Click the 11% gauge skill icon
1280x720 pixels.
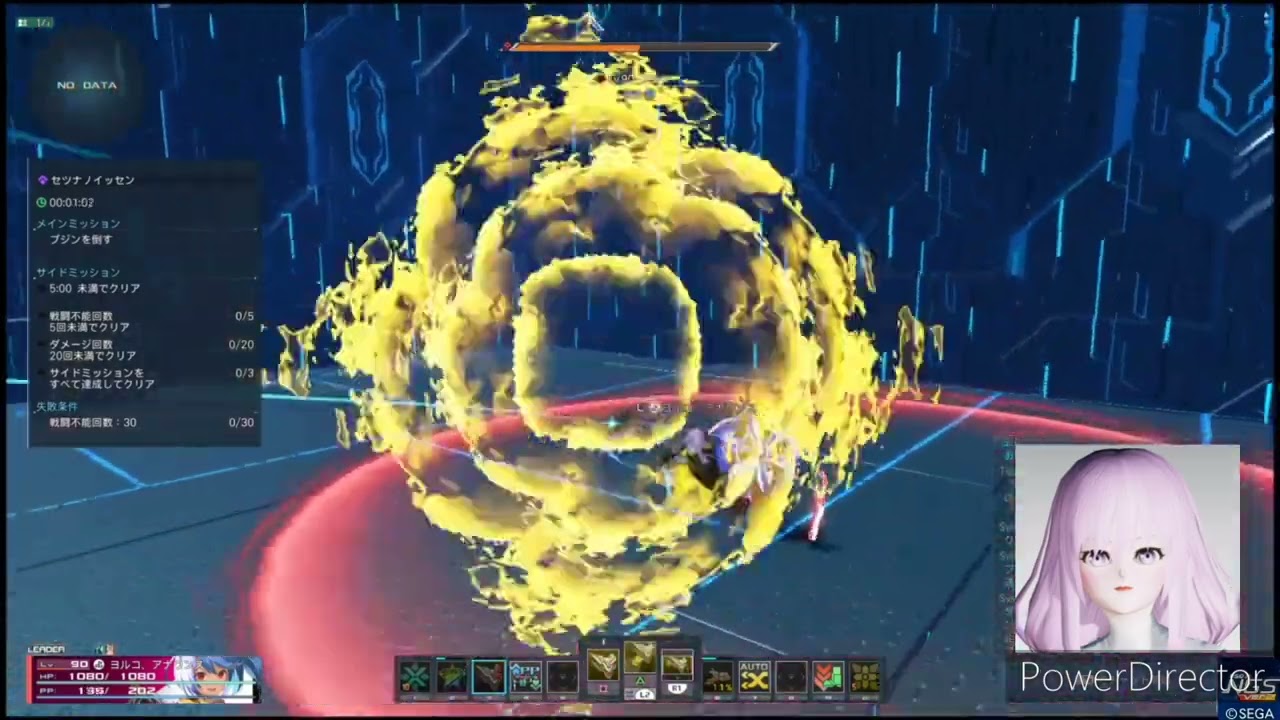click(718, 678)
